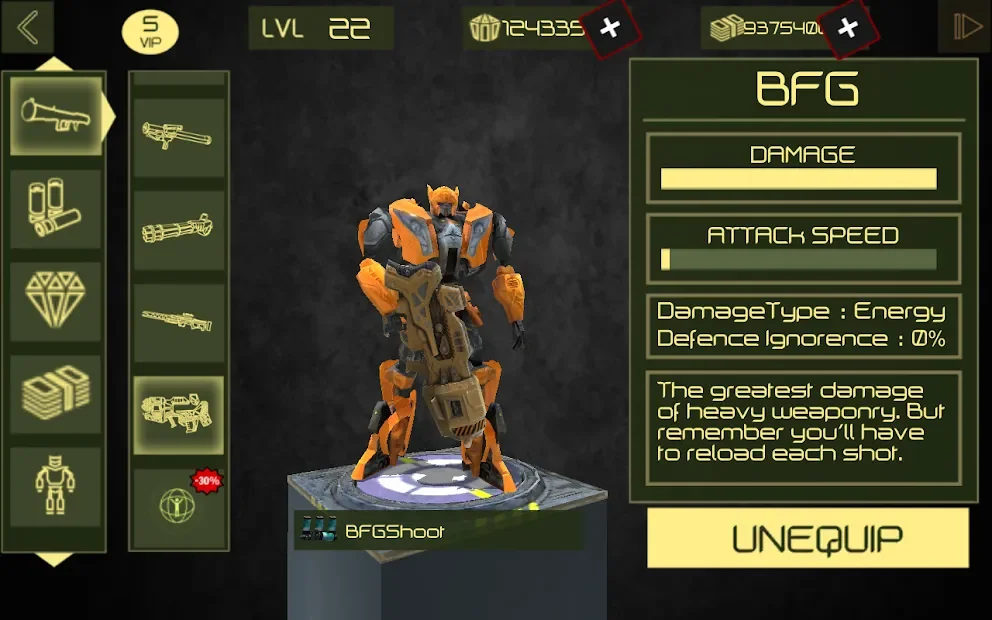Add more gems with the plus button
Viewport: 992px width, 620px height.
click(x=610, y=28)
